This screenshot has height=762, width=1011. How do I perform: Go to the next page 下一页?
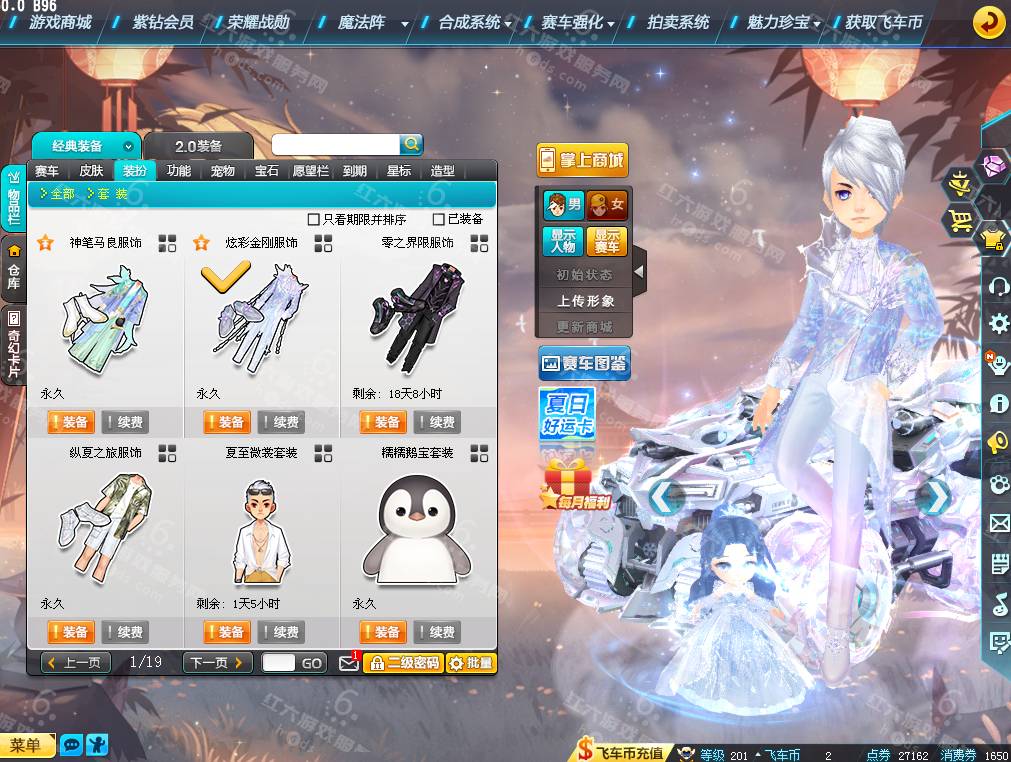pos(218,662)
